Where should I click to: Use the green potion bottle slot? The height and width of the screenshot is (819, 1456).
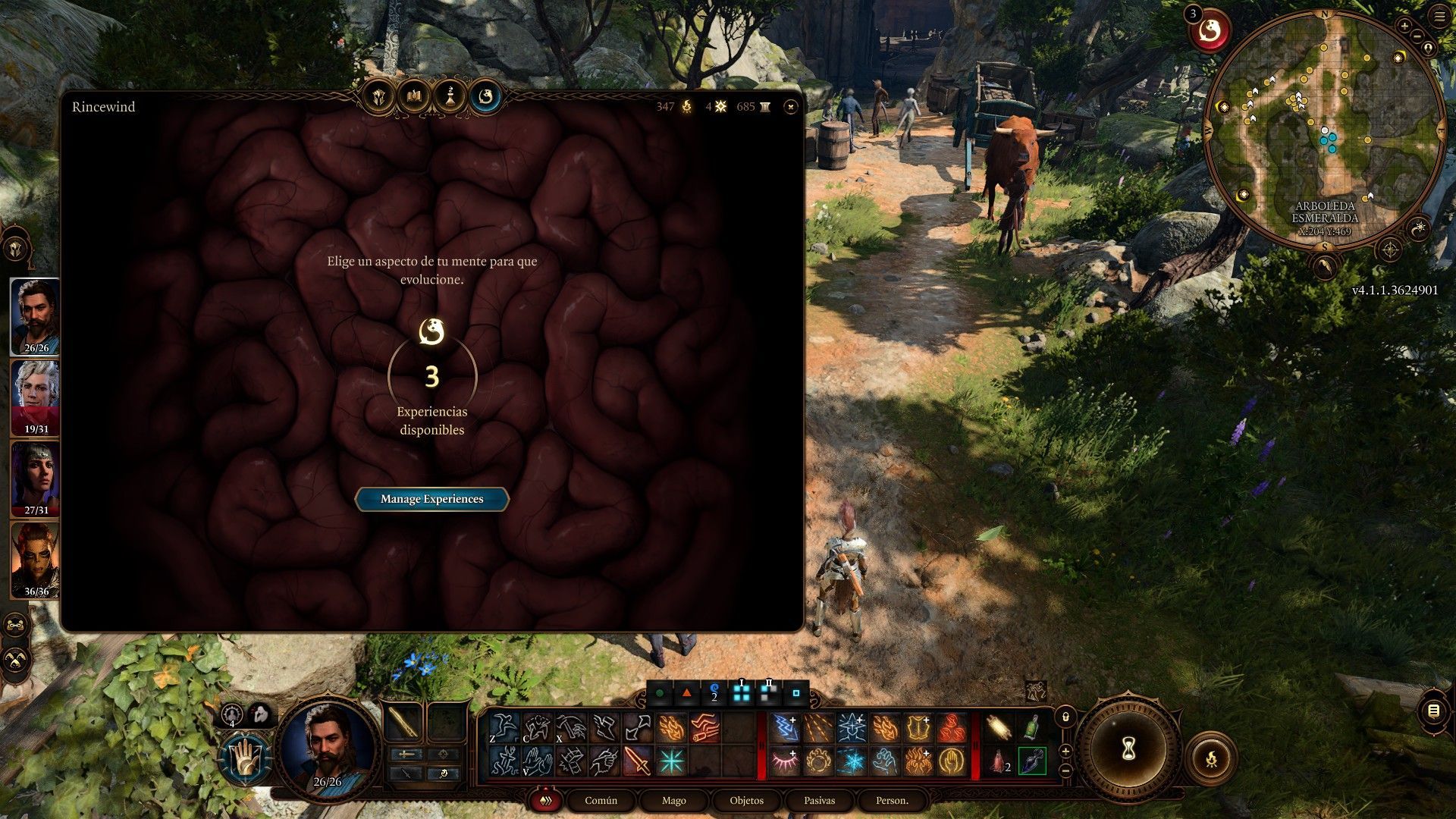coord(1031,728)
